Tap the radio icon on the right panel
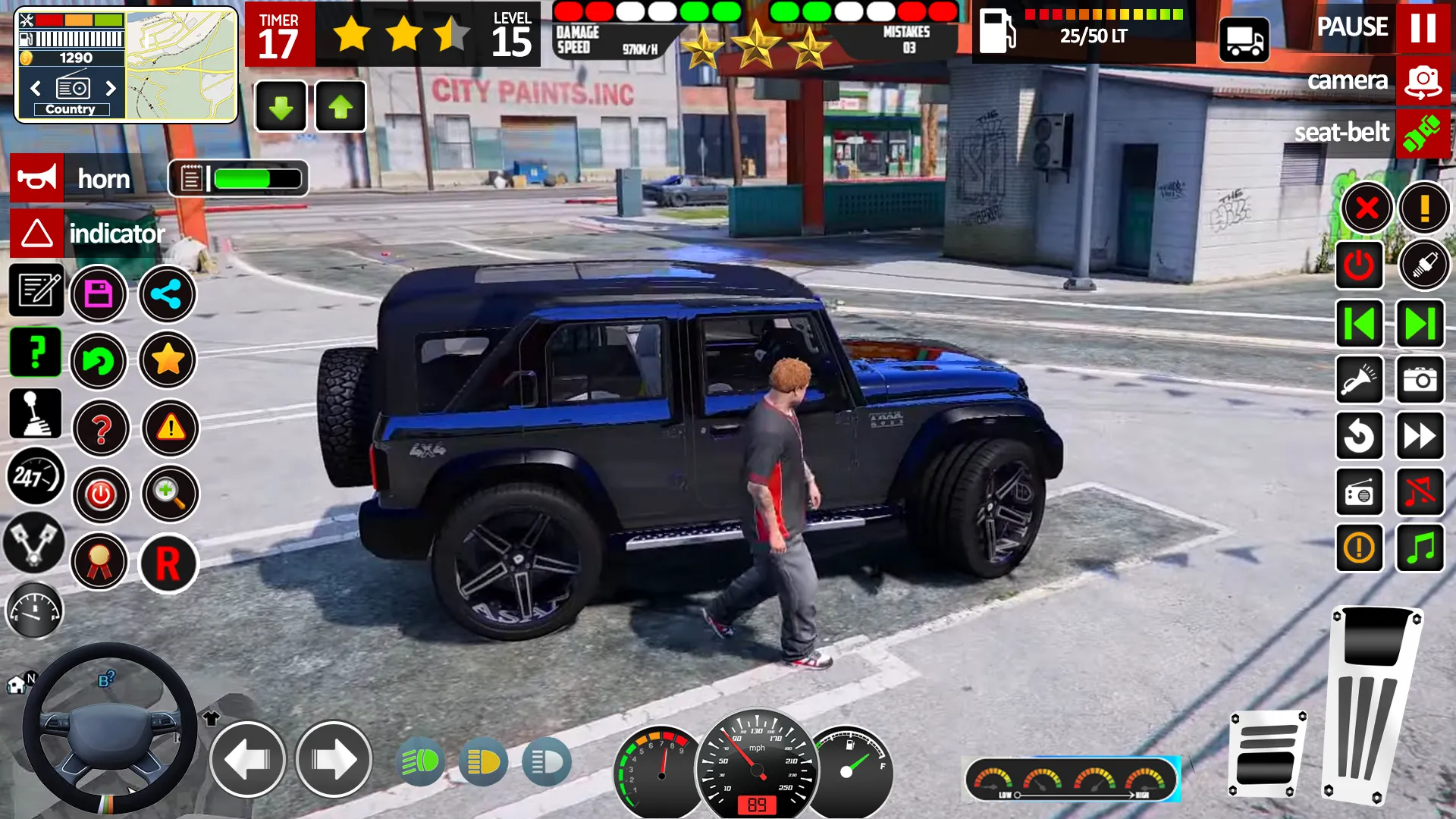 click(x=1360, y=491)
